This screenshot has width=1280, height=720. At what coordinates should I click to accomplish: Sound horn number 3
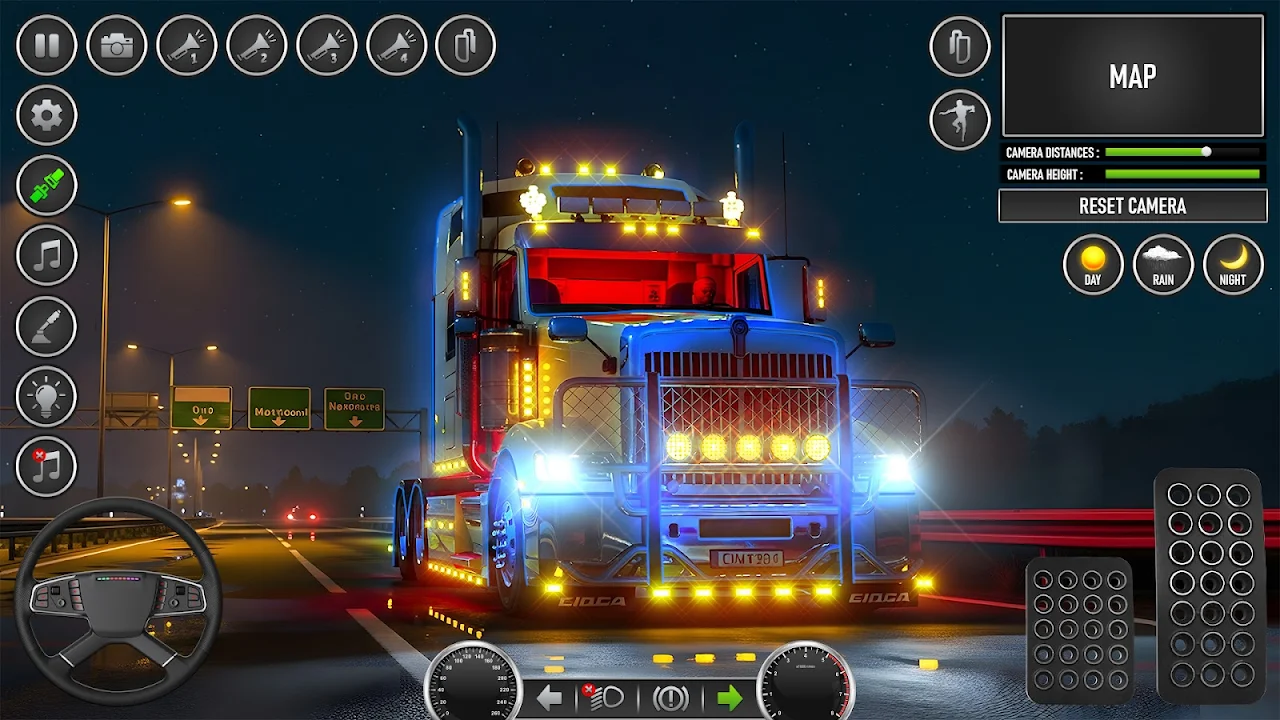327,45
